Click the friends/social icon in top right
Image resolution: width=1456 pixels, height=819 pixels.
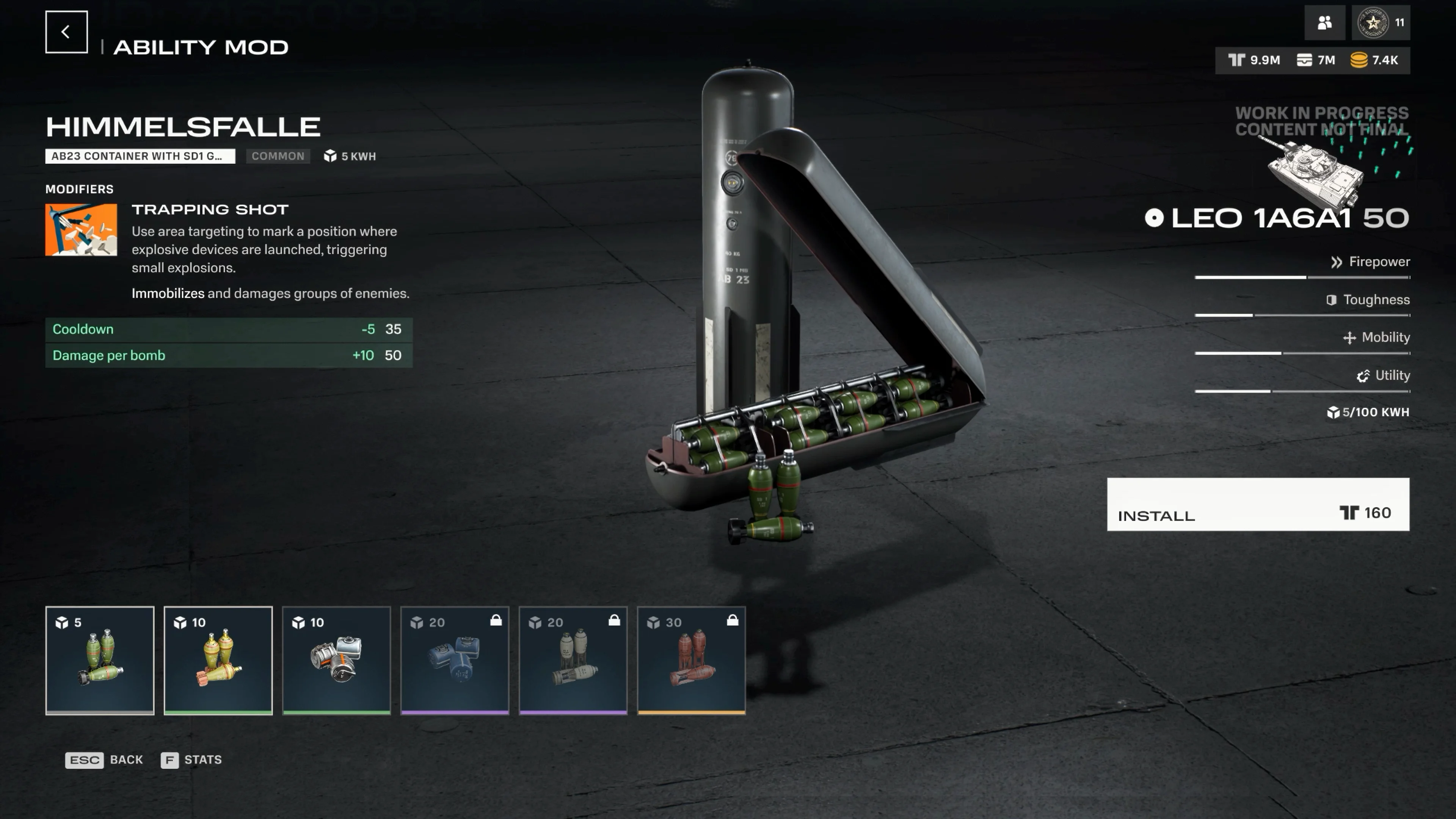tap(1325, 23)
